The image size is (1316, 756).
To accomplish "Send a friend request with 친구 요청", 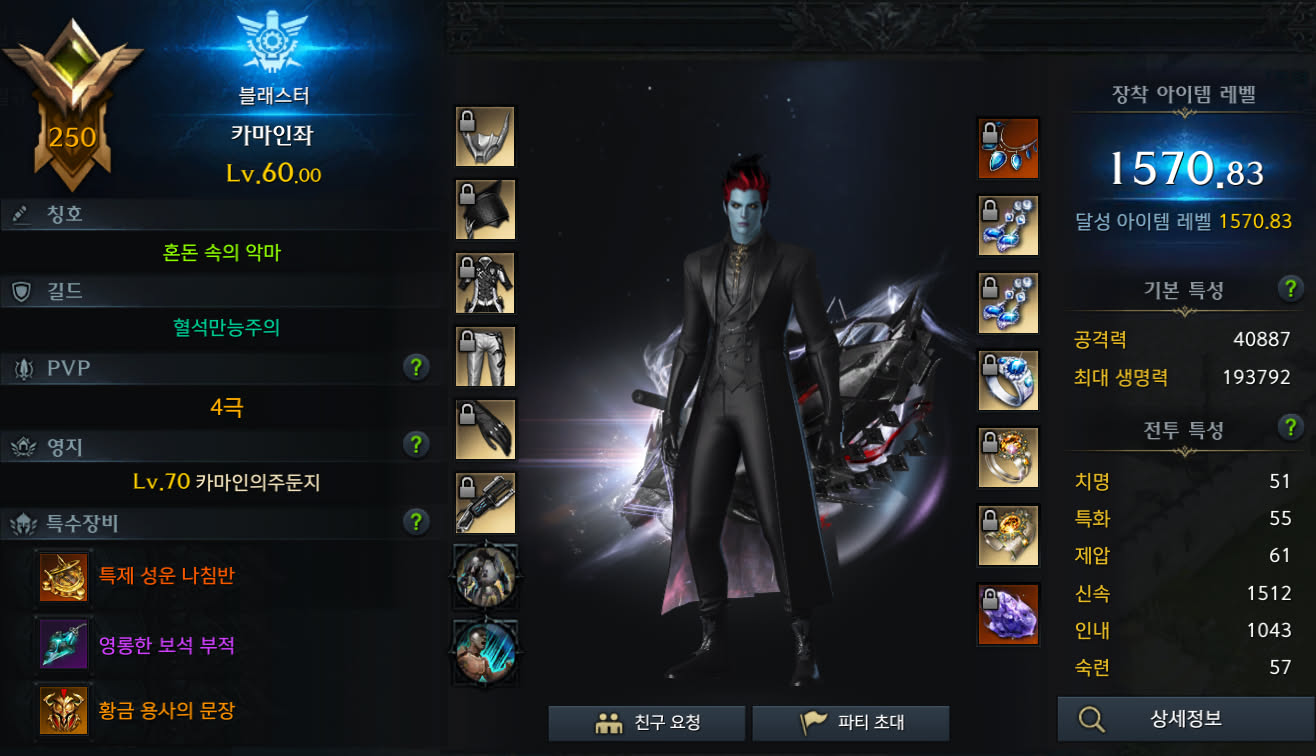I will (x=647, y=723).
